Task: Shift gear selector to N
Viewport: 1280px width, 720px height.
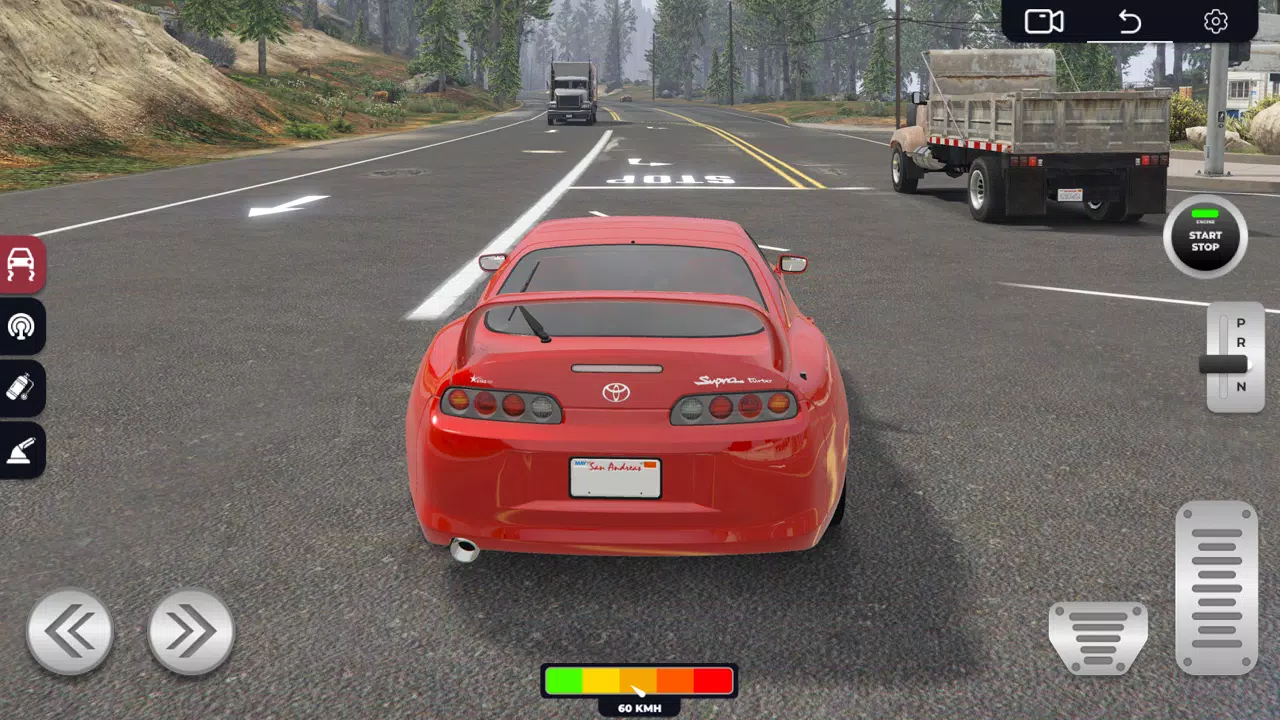Action: 1241,385
